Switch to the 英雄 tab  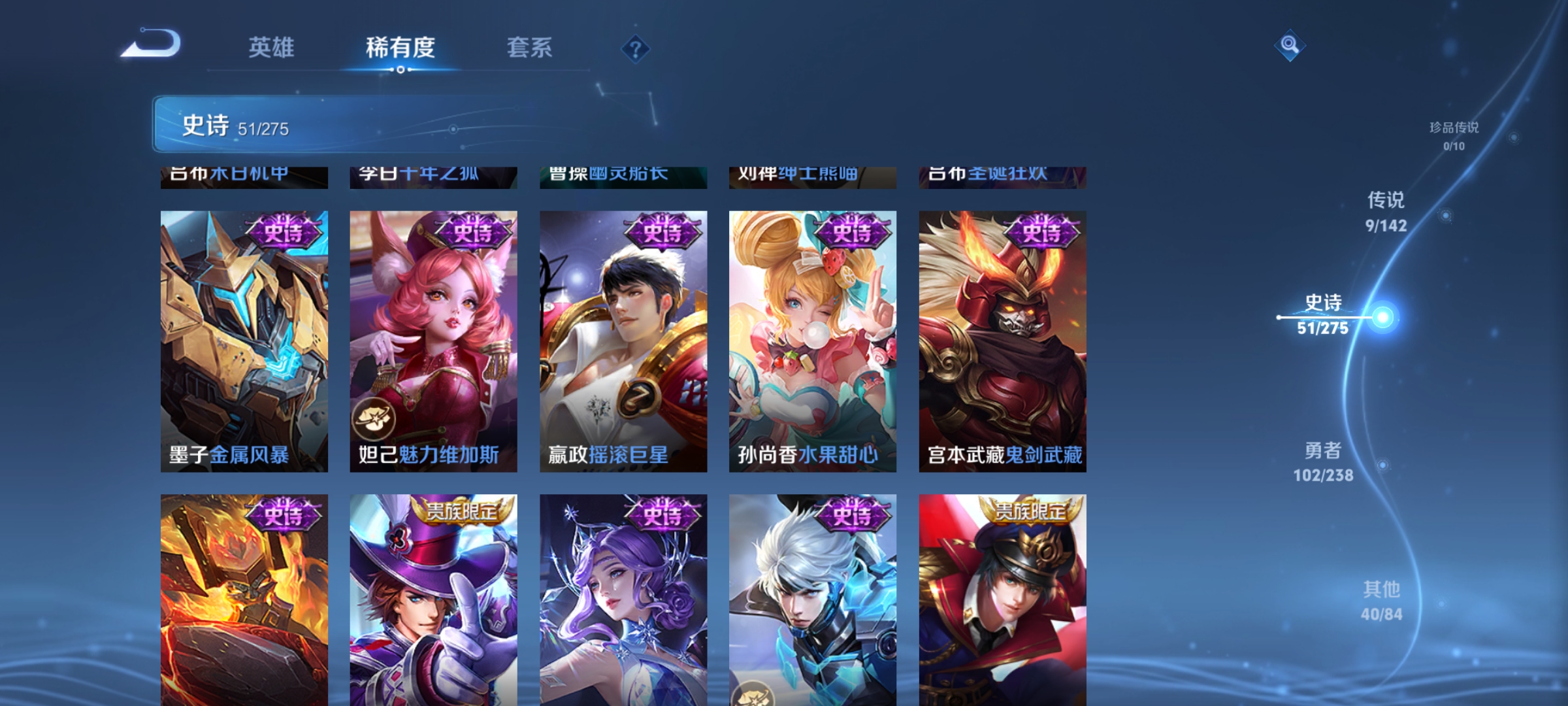[272, 47]
